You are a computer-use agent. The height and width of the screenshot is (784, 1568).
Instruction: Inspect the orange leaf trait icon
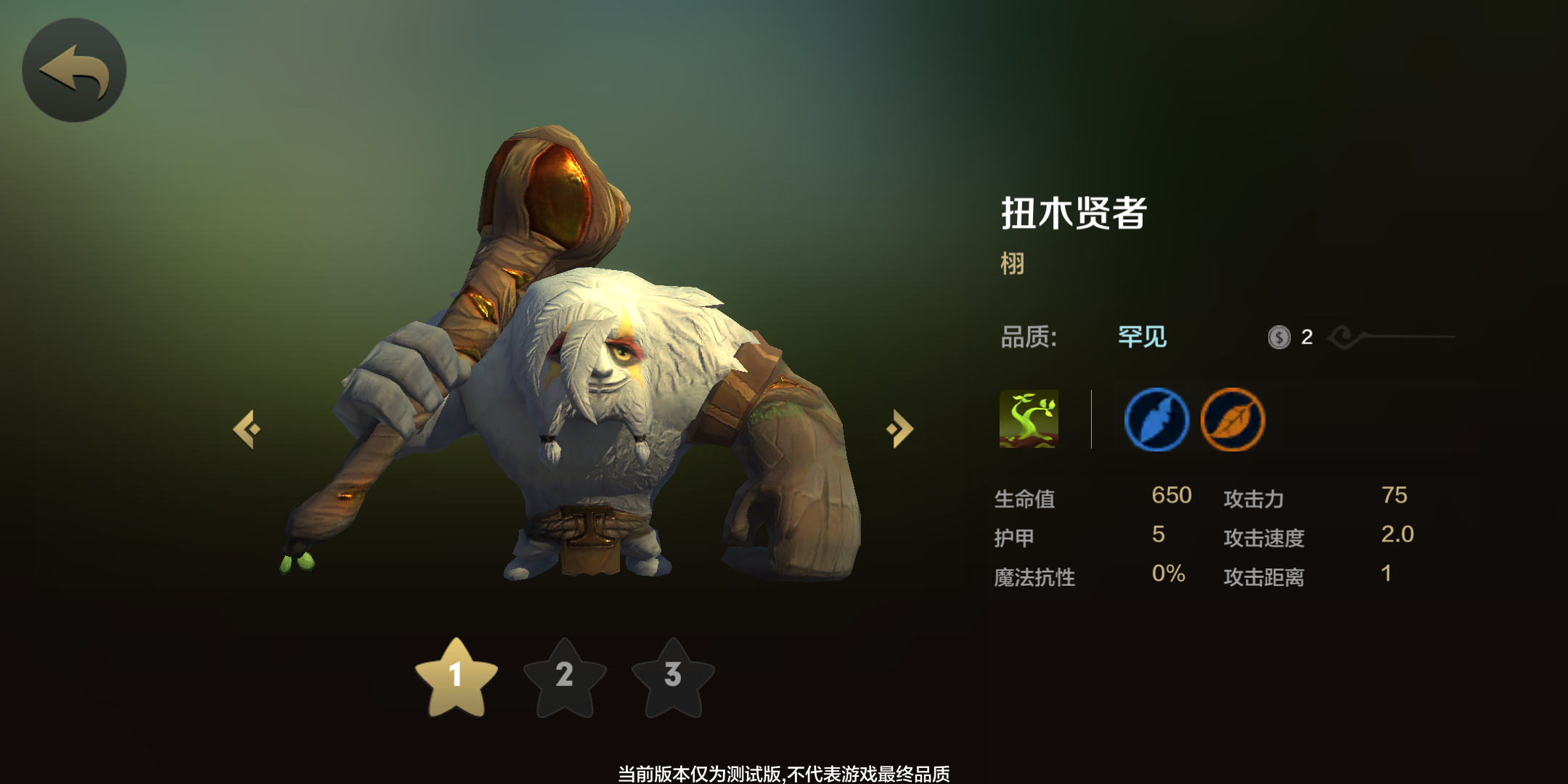coord(1233,420)
